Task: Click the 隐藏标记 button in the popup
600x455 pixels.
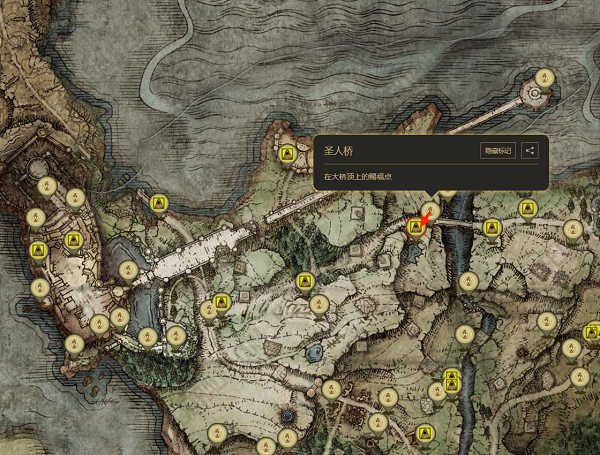Action: [497, 151]
